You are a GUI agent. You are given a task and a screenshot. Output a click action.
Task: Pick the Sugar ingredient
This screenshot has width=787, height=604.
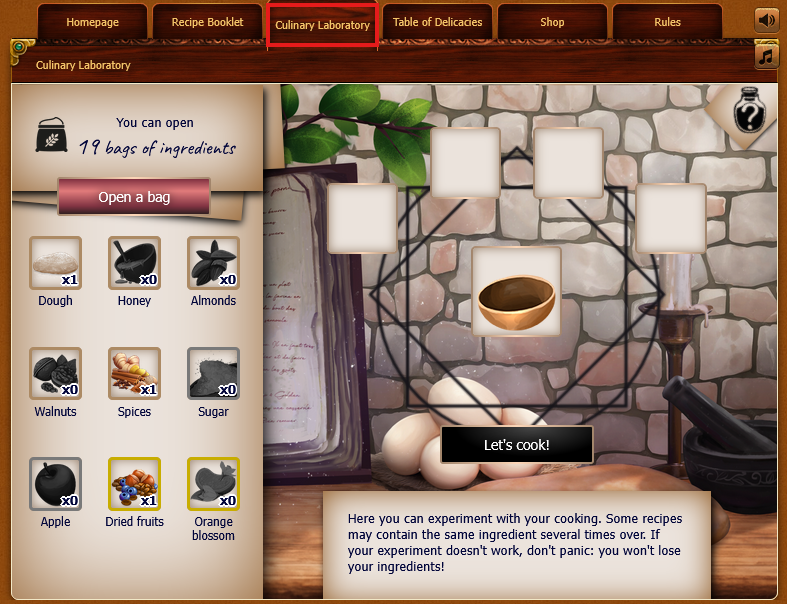[213, 374]
